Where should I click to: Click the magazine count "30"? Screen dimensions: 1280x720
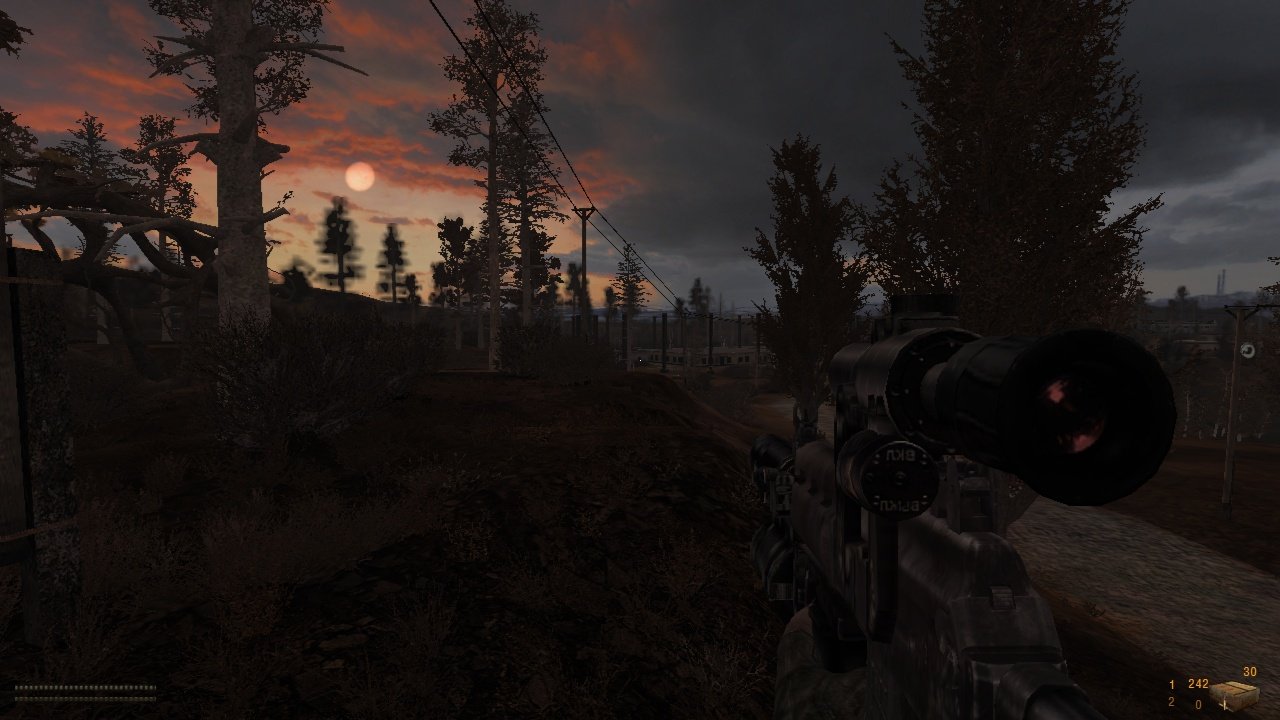(x=1249, y=671)
